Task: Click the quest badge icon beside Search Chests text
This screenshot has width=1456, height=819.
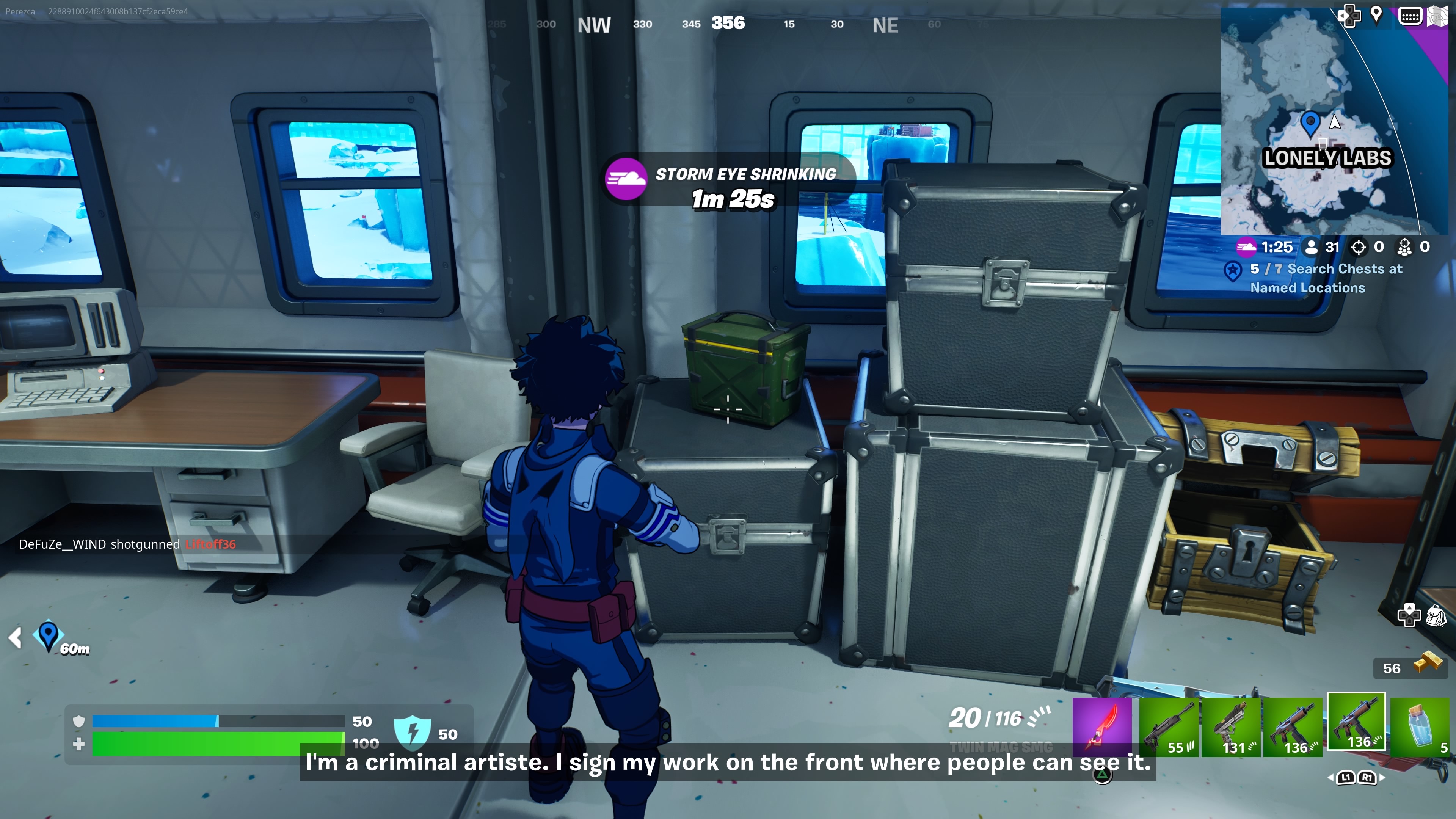Action: pyautogui.click(x=1233, y=270)
